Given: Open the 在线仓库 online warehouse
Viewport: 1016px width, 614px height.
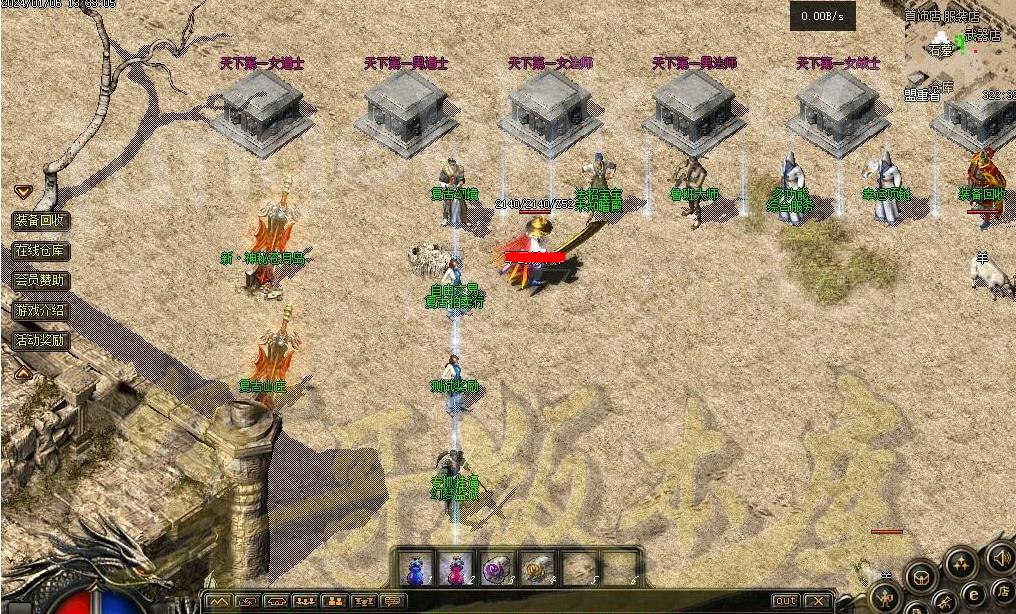Looking at the screenshot, I should coord(41,251).
